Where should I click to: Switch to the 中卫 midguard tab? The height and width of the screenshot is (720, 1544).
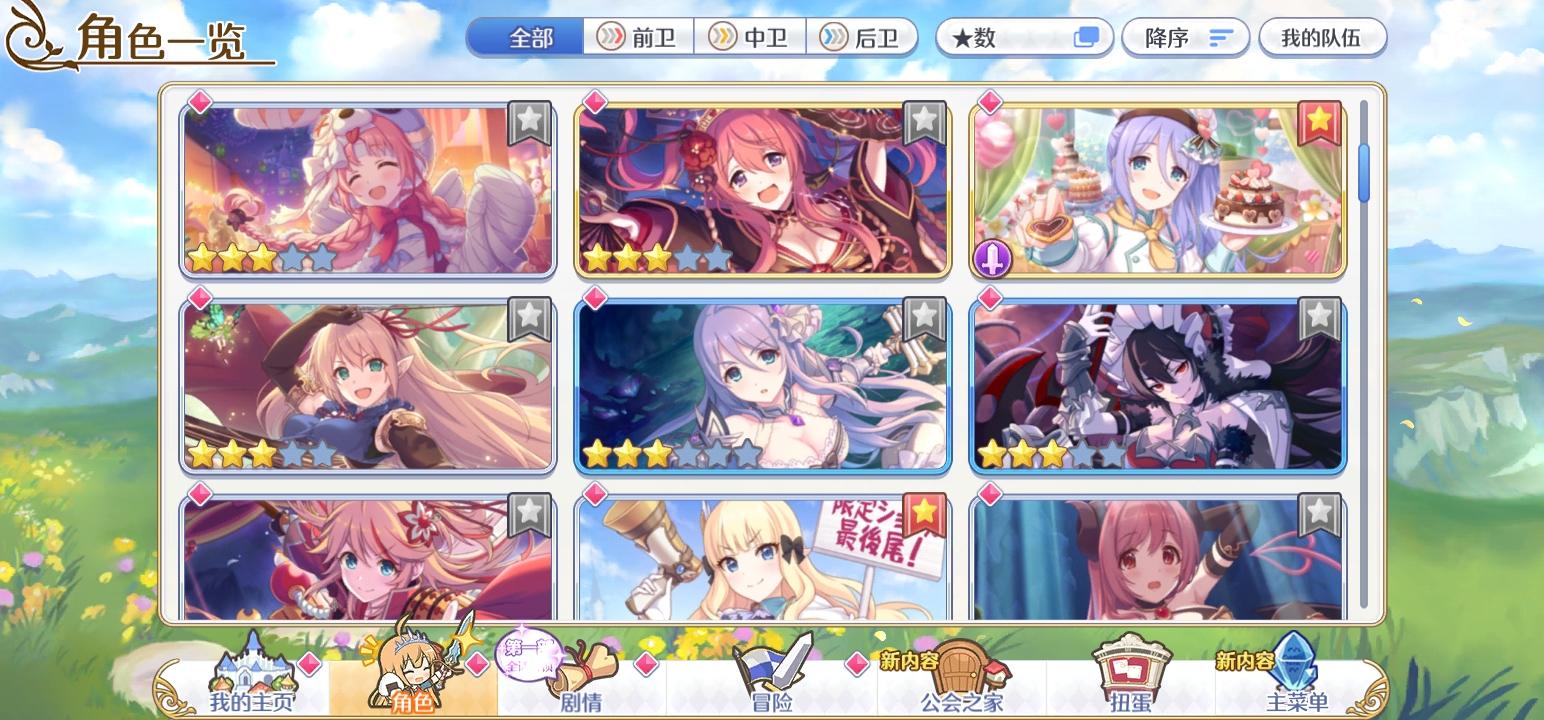pyautogui.click(x=751, y=37)
